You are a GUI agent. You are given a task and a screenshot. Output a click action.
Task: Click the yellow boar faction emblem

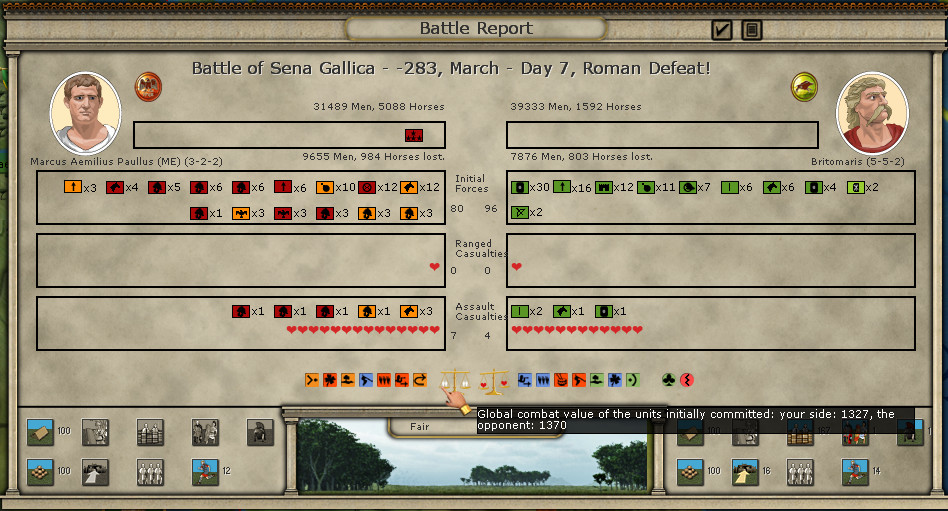coord(804,86)
